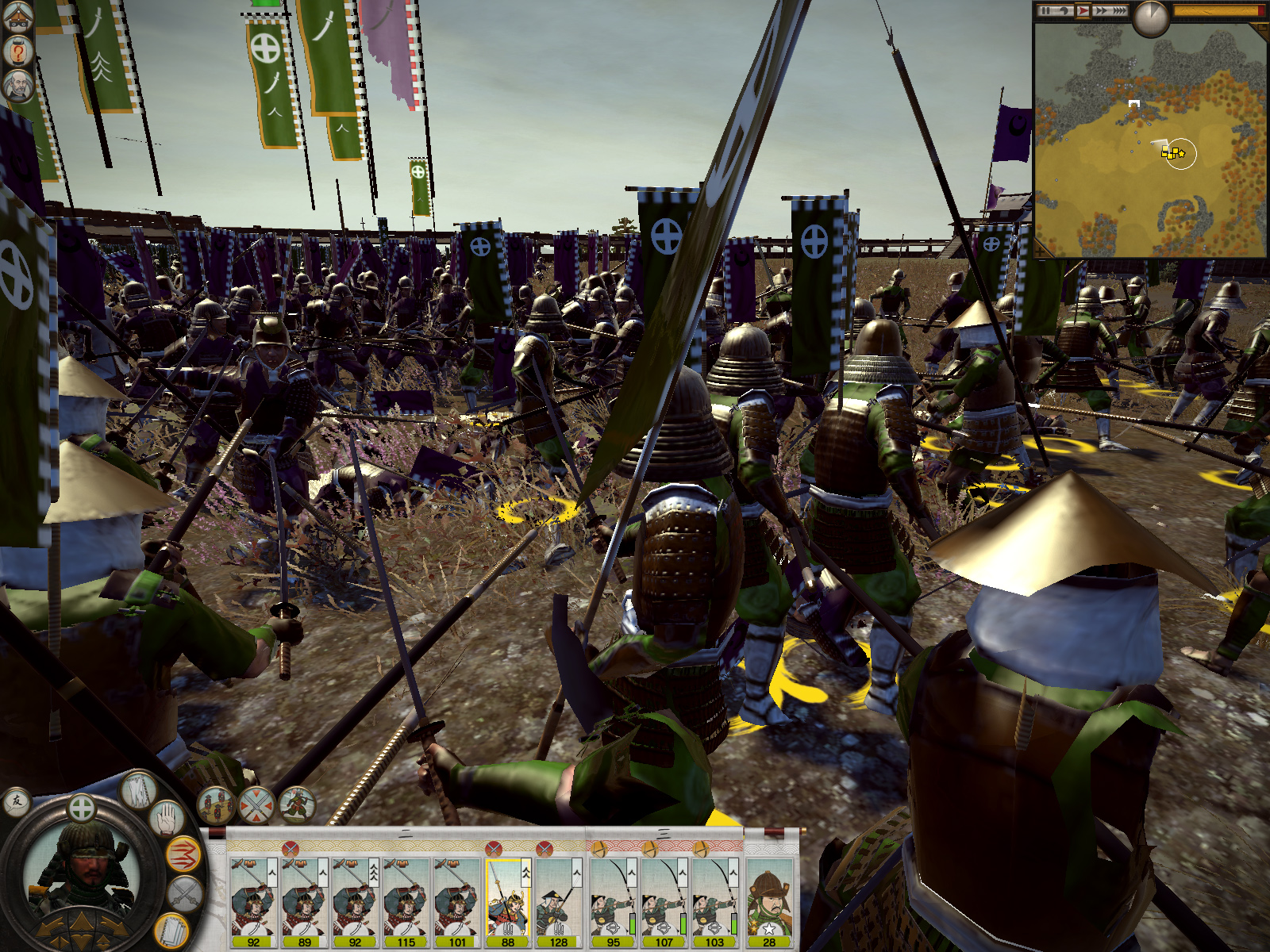Activate the crossed swords with red arrows ability
This screenshot has height=952, width=1270.
coord(256,805)
